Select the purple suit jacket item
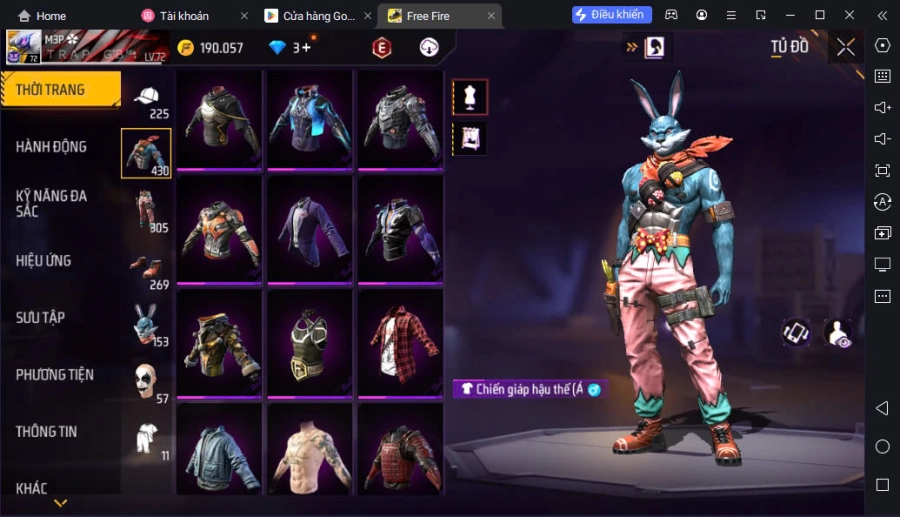The image size is (900, 517). [x=310, y=226]
